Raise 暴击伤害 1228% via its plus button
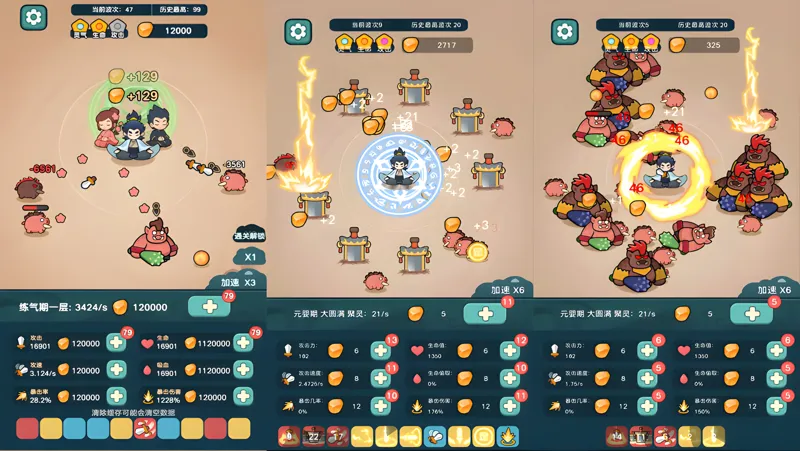This screenshot has width=800, height=451. (243, 396)
